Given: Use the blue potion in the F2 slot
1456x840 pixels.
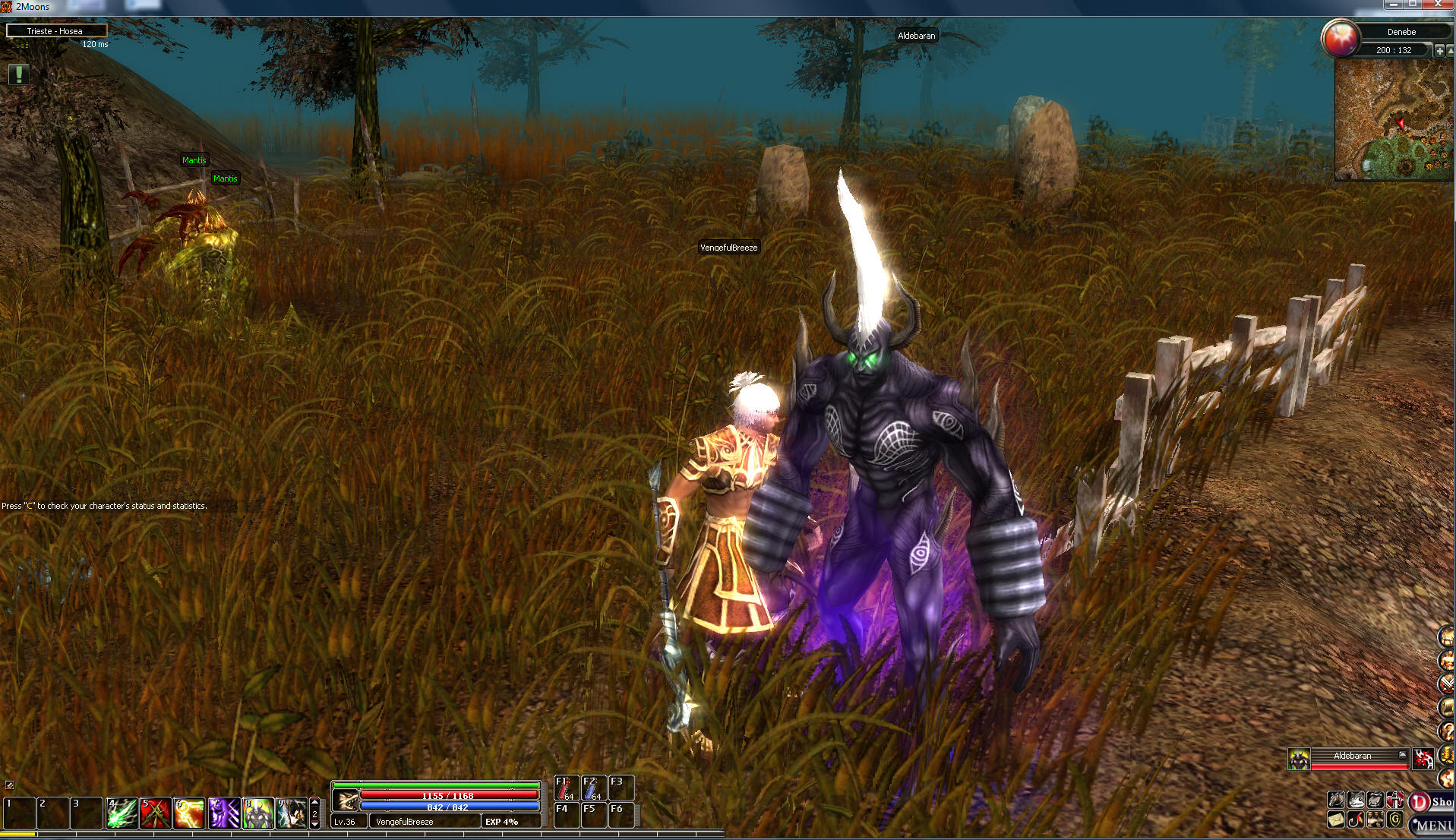Looking at the screenshot, I should (593, 788).
